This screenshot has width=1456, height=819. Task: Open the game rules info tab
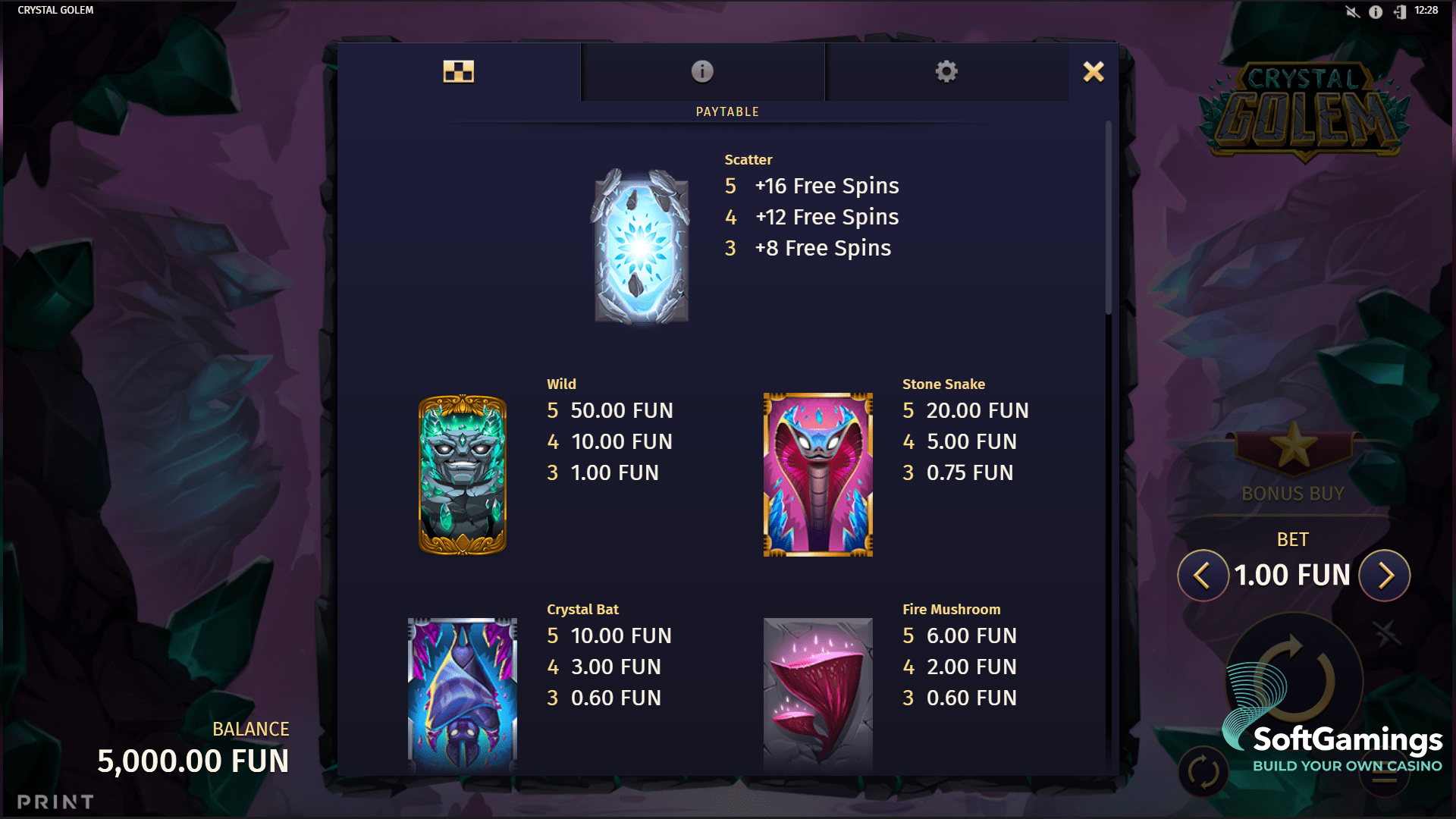click(x=701, y=71)
